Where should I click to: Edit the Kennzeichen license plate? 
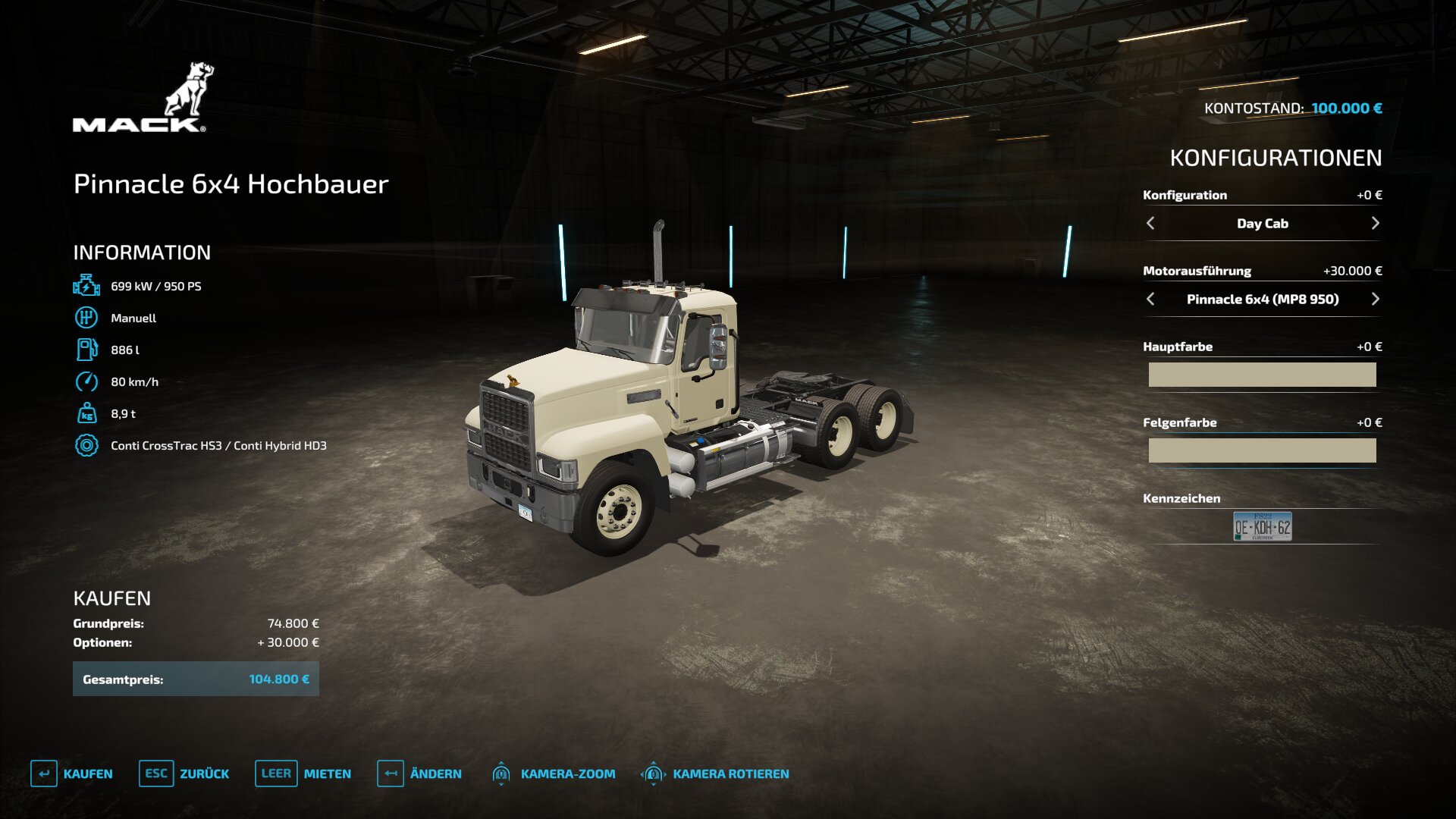point(1262,526)
